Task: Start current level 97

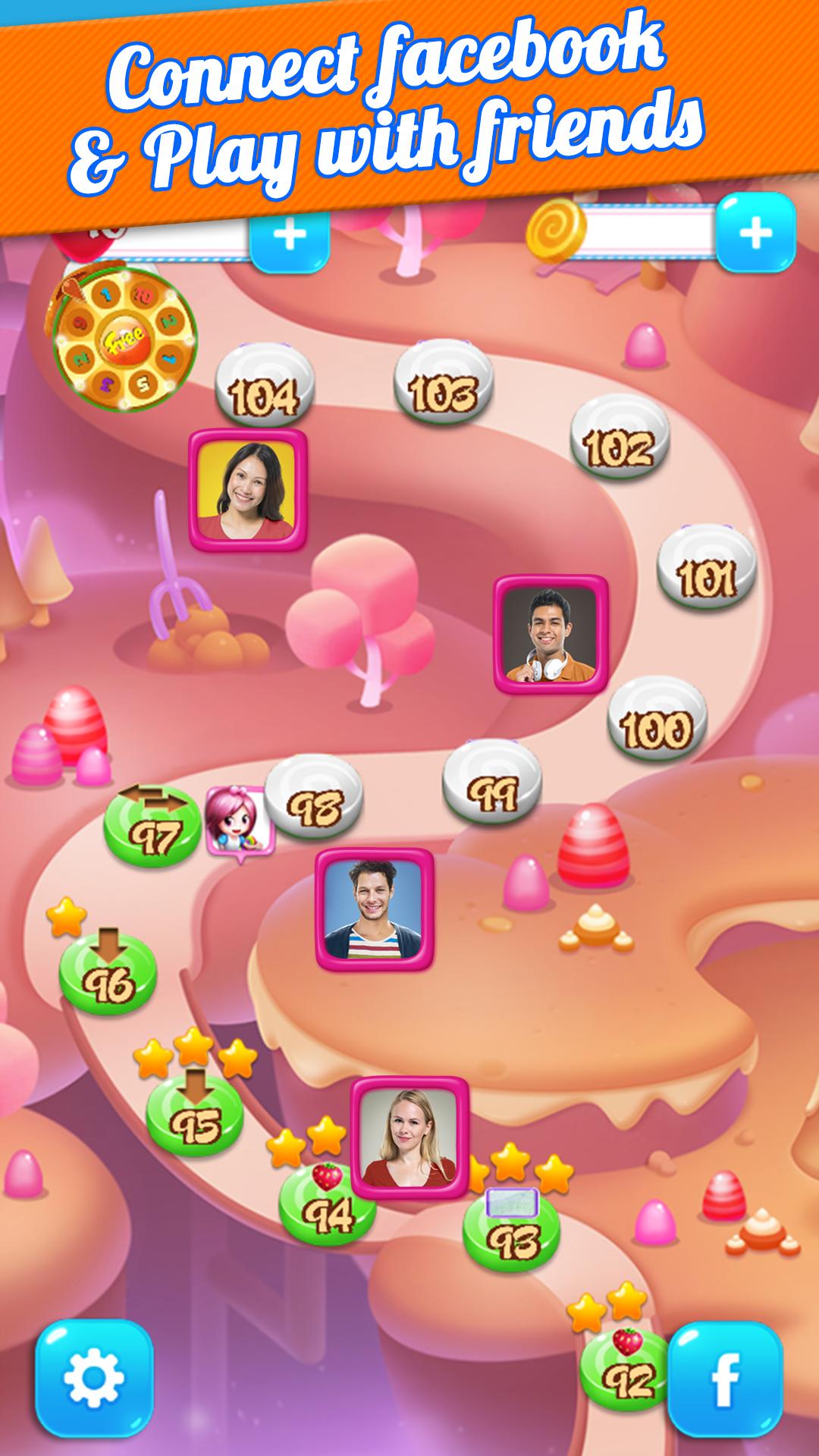Action: (152, 830)
